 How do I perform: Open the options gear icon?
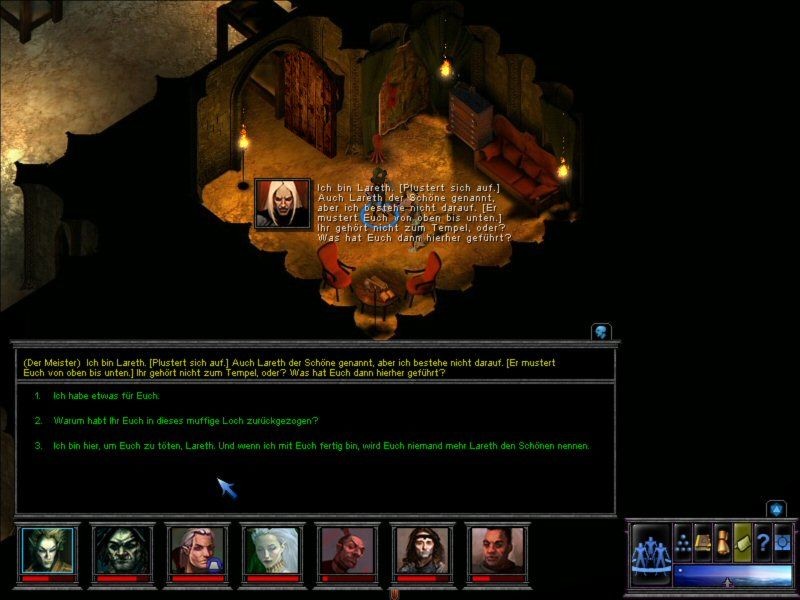[x=782, y=540]
